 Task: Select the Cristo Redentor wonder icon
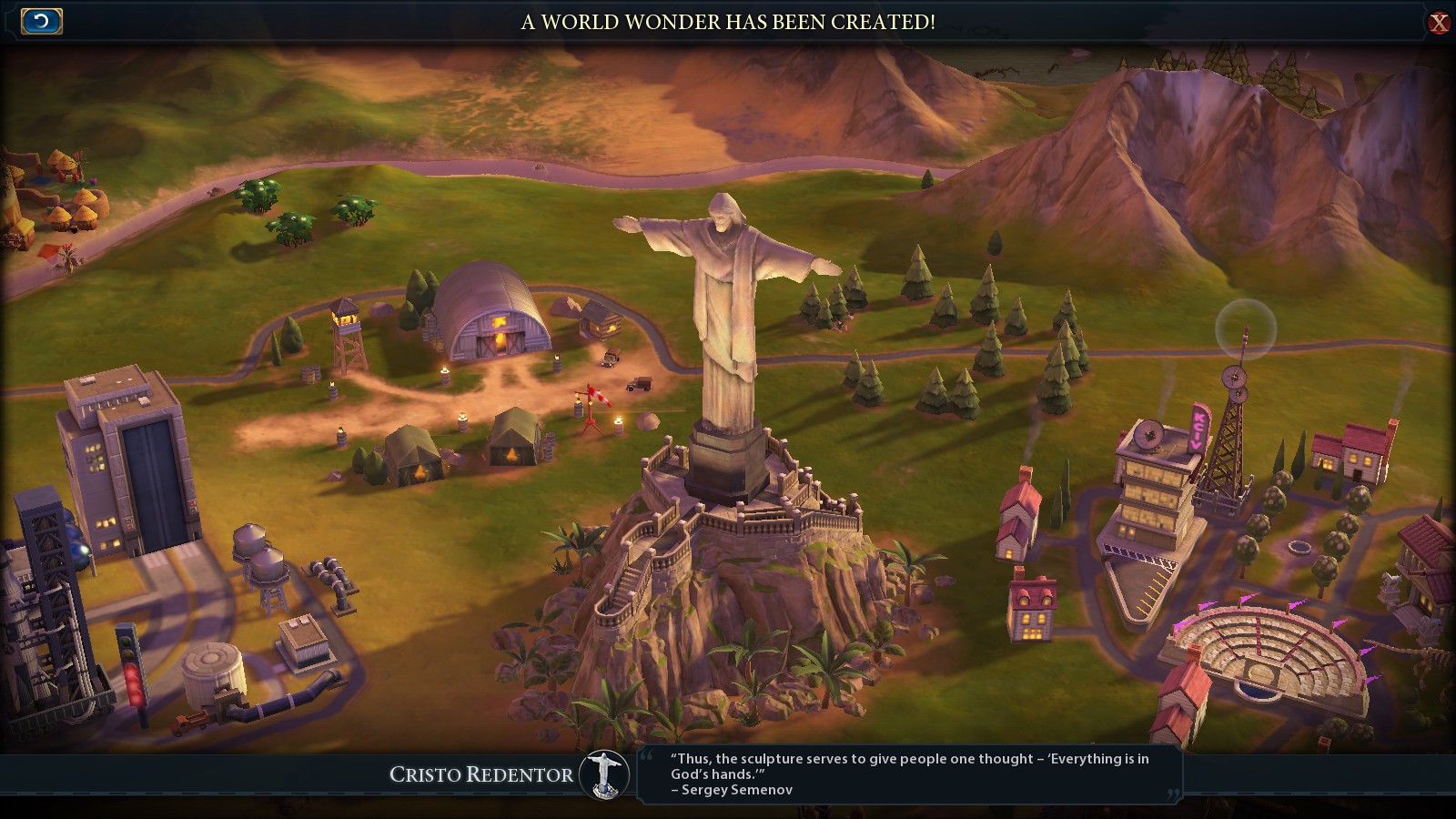(x=603, y=774)
